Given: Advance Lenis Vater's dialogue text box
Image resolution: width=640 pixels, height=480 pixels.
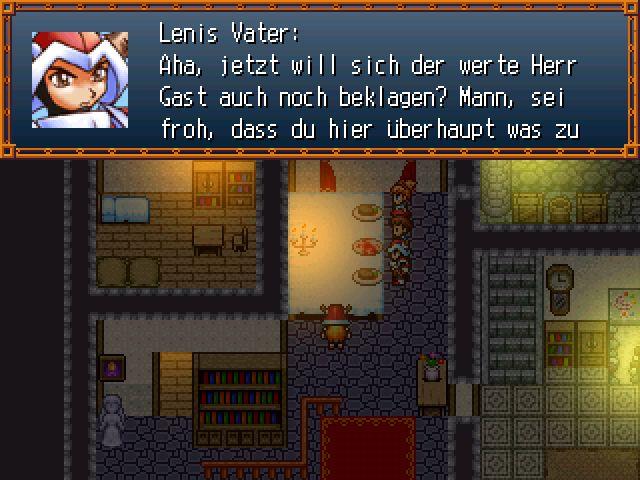Looking at the screenshot, I should (370, 85).
